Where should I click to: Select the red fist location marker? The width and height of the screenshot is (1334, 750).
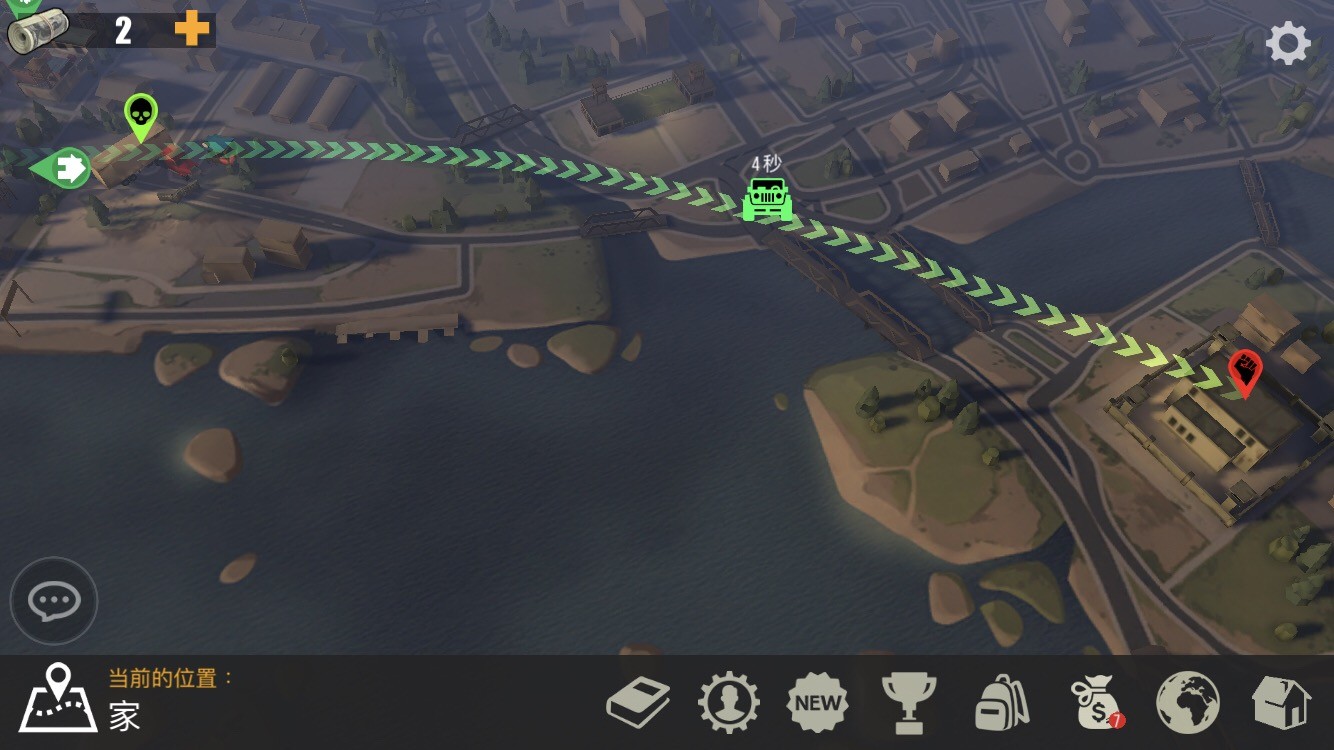coord(1245,372)
